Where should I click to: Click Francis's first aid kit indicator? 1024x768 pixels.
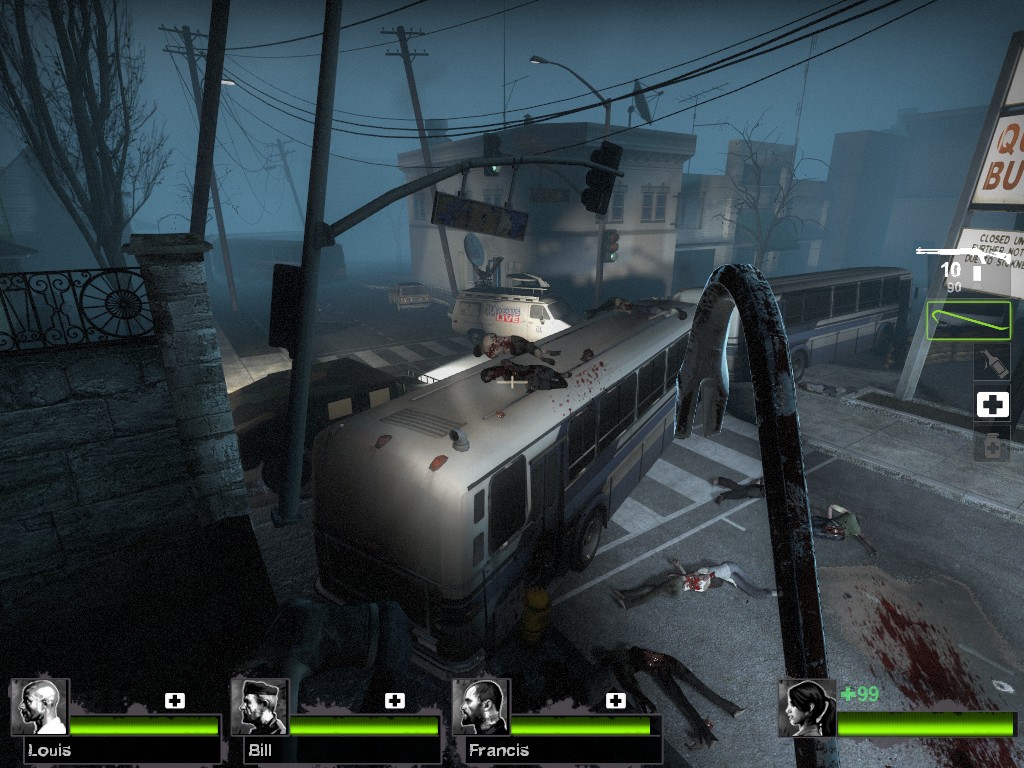pos(616,700)
